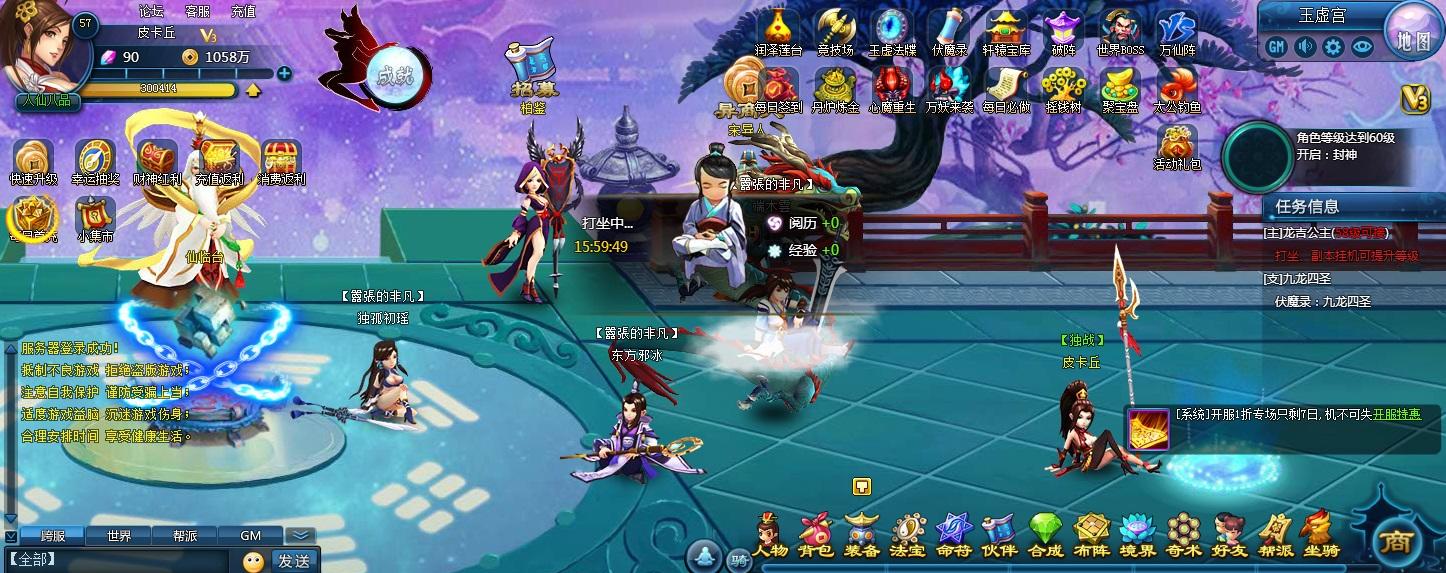Open the 竞技场 arena
1446x573 pixels.
[x=835, y=32]
